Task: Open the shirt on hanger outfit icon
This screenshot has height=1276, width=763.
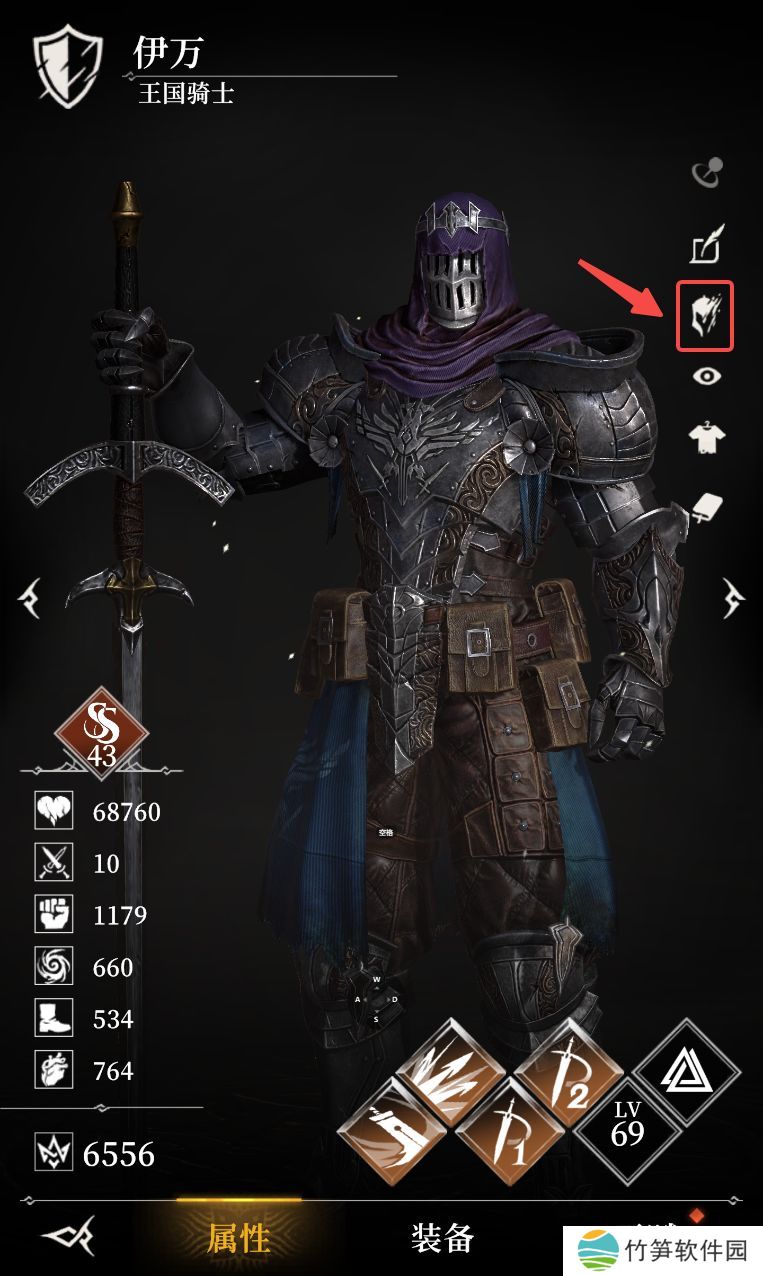Action: point(707,437)
